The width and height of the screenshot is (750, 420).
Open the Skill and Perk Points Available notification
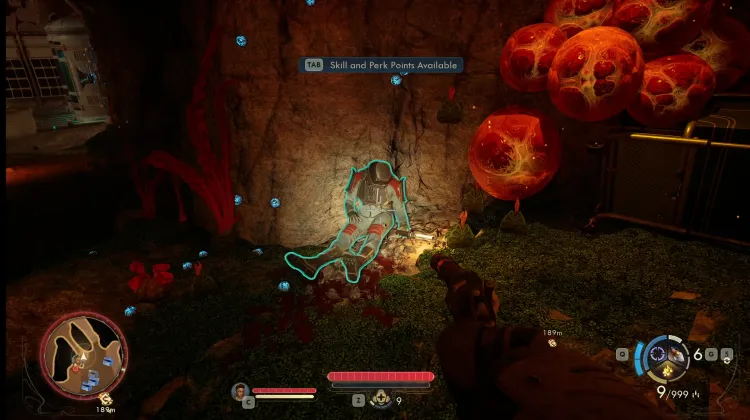click(x=382, y=65)
